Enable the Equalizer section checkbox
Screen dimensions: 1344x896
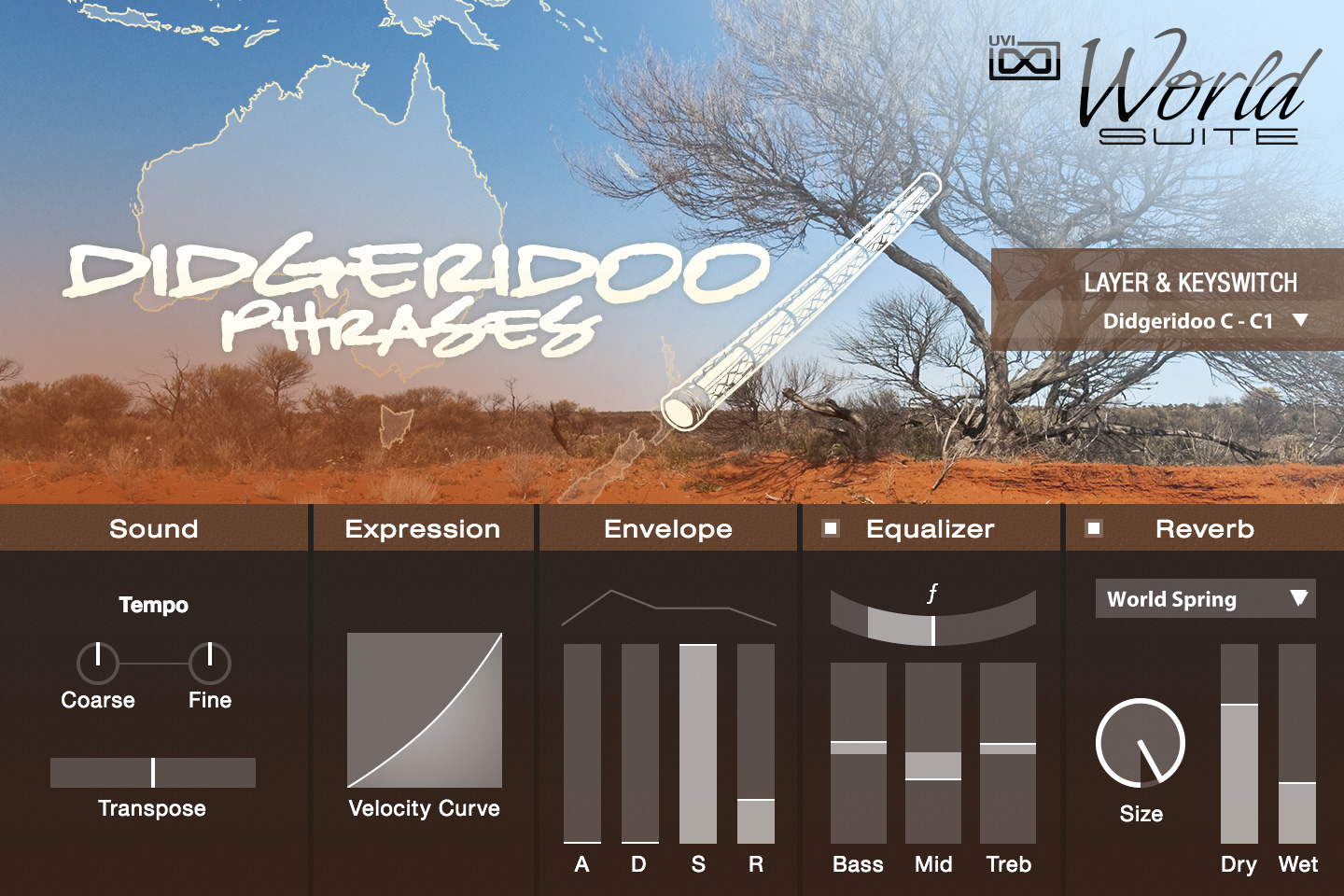[x=830, y=528]
